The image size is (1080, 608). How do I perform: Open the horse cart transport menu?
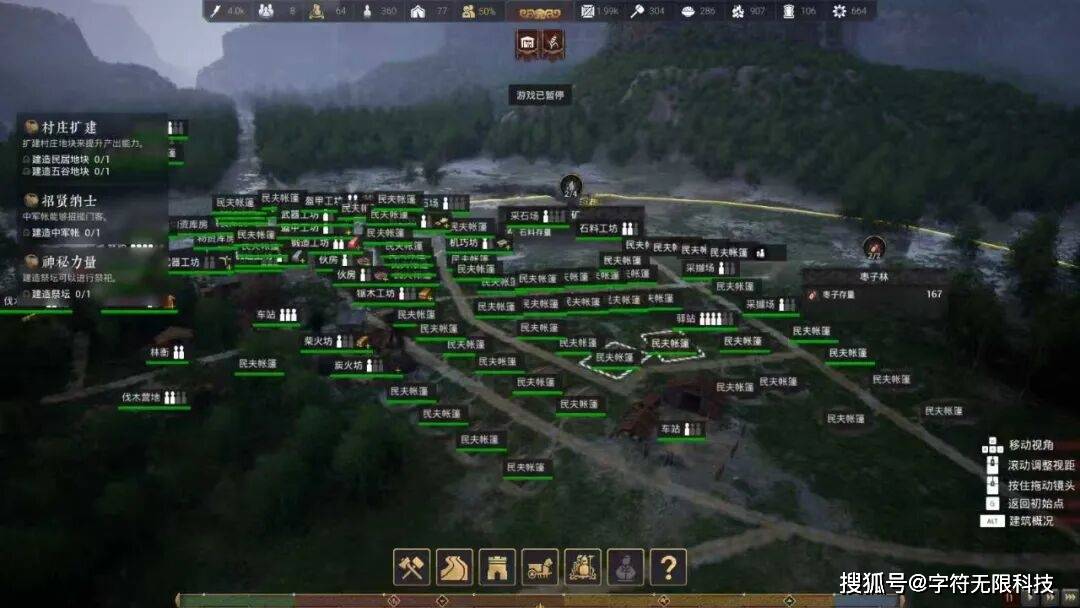[x=540, y=567]
